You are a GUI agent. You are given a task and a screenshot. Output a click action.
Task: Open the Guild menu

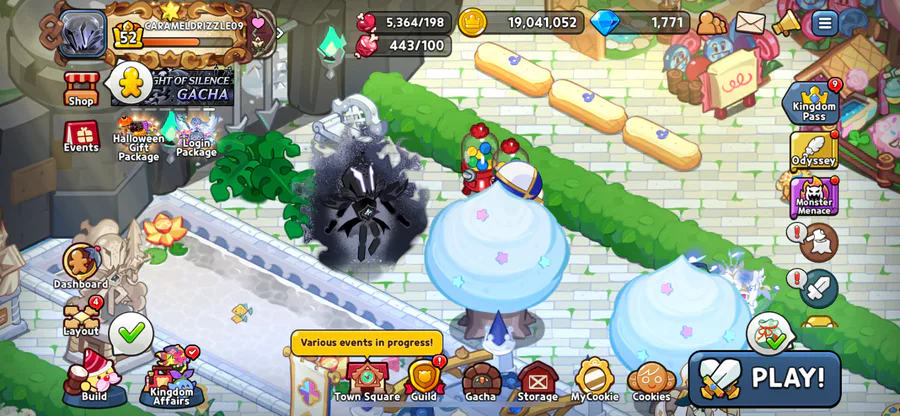coord(424,381)
